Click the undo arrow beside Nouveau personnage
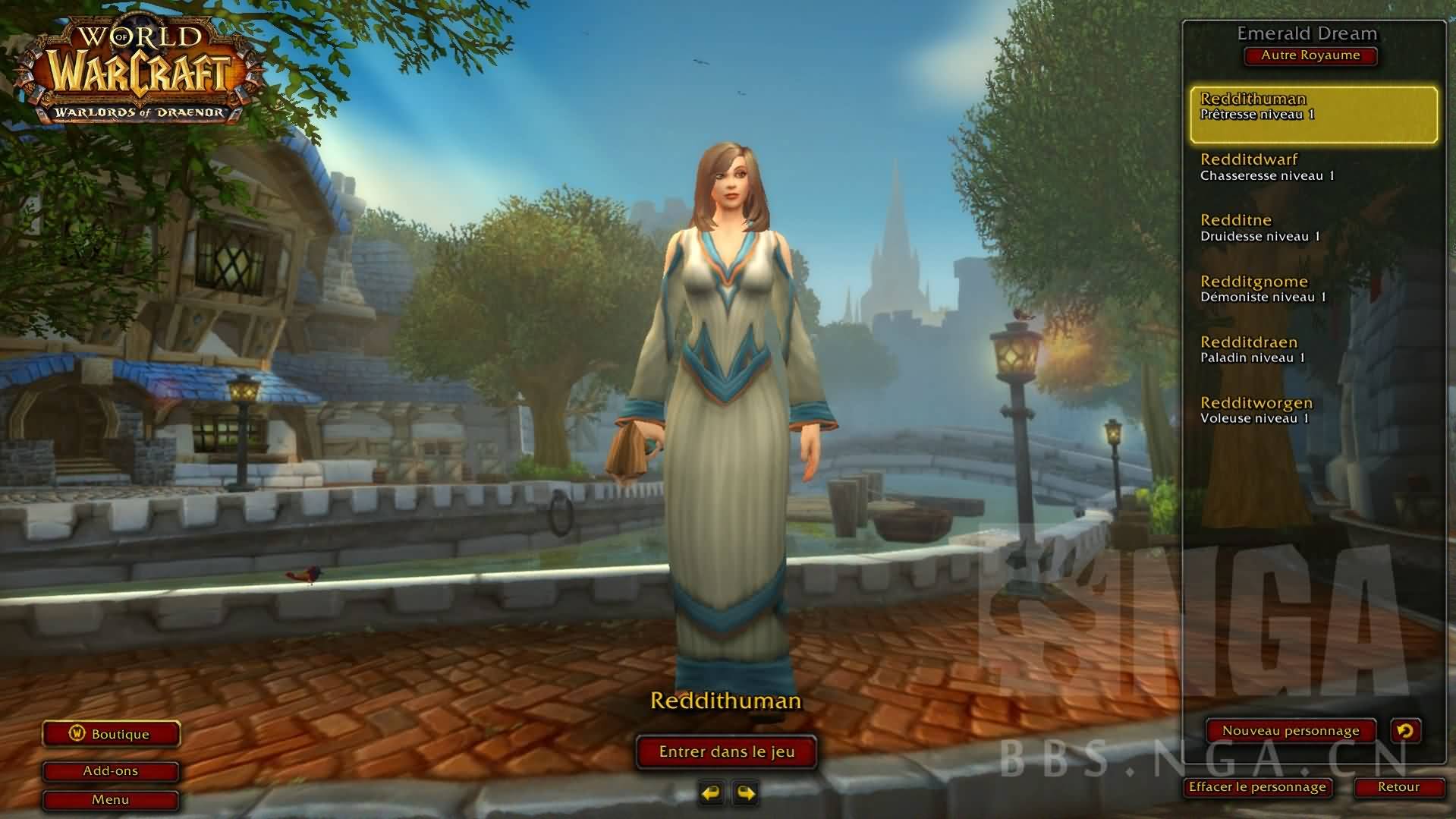This screenshot has height=819, width=1456. click(1405, 730)
